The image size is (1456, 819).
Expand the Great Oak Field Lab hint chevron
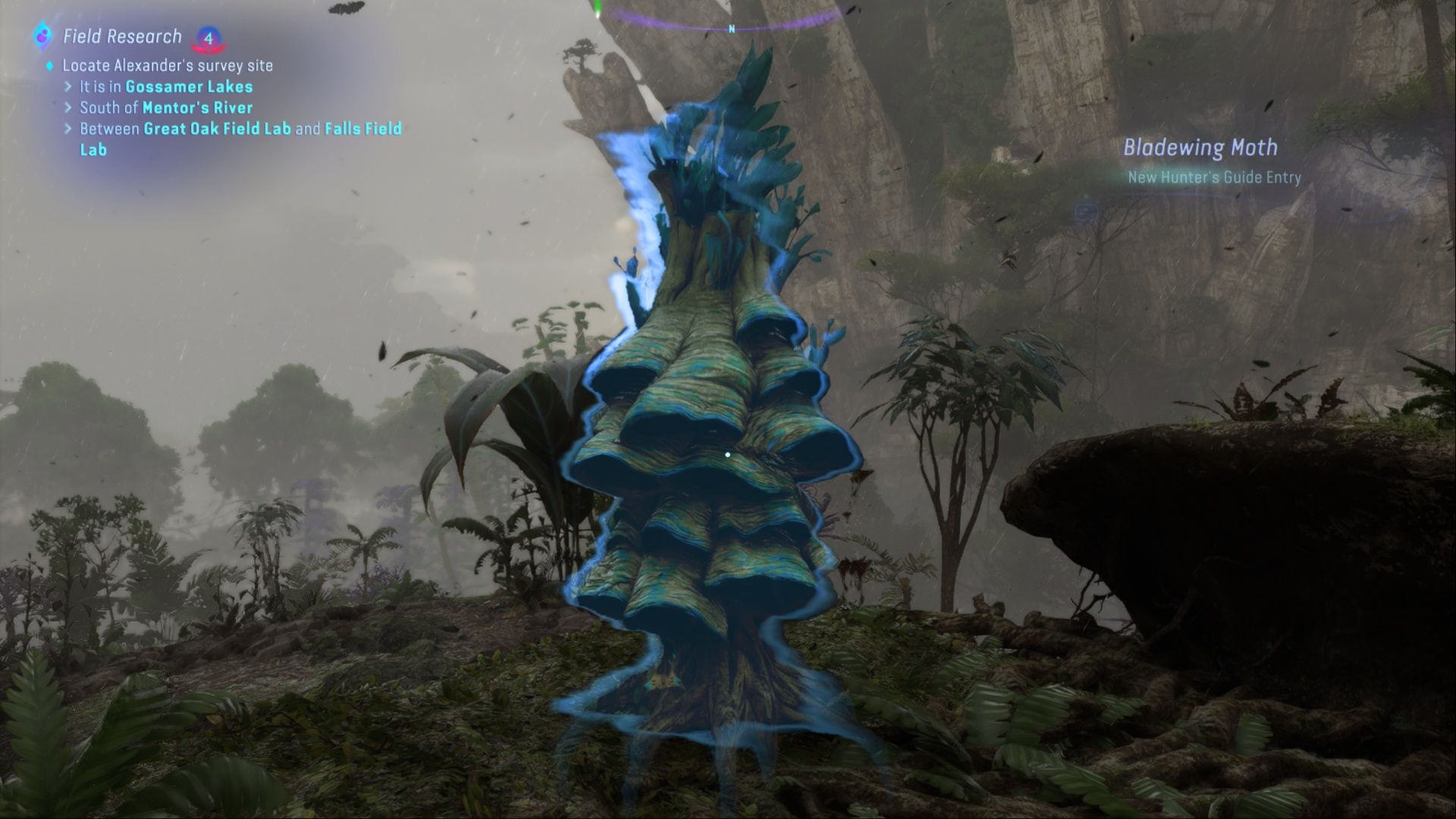pyautogui.click(x=70, y=130)
